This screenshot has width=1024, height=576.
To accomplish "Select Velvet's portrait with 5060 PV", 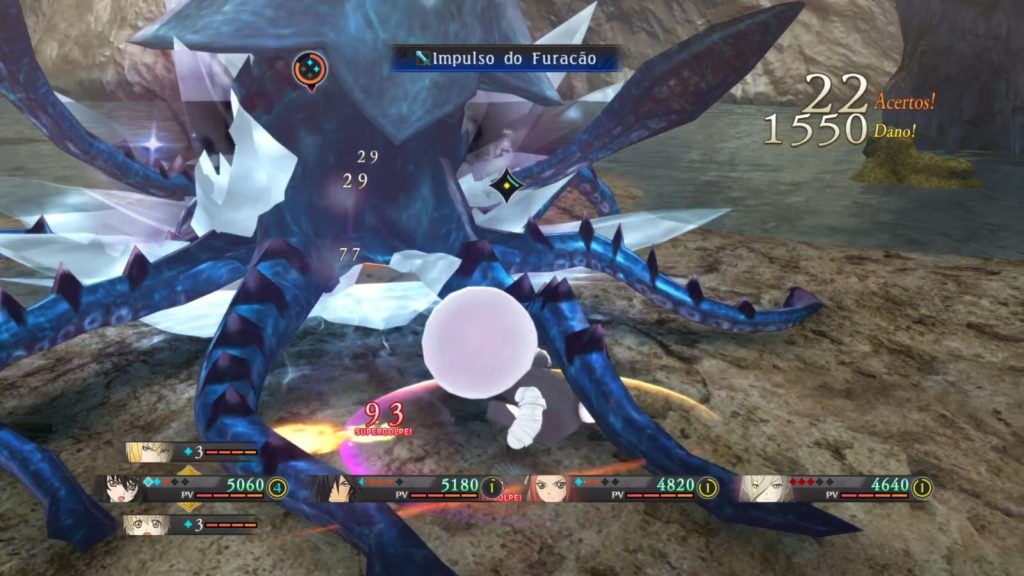I will coord(123,488).
